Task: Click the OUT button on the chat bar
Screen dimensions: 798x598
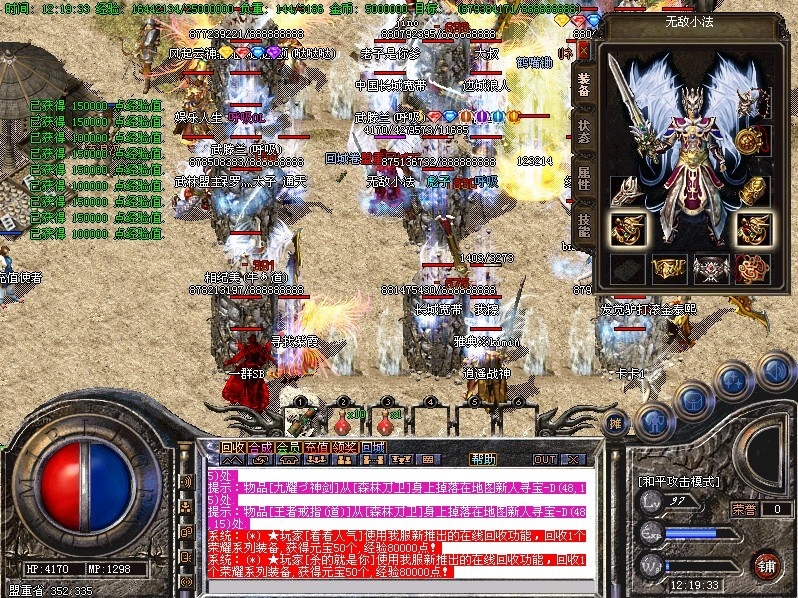Action: click(545, 459)
